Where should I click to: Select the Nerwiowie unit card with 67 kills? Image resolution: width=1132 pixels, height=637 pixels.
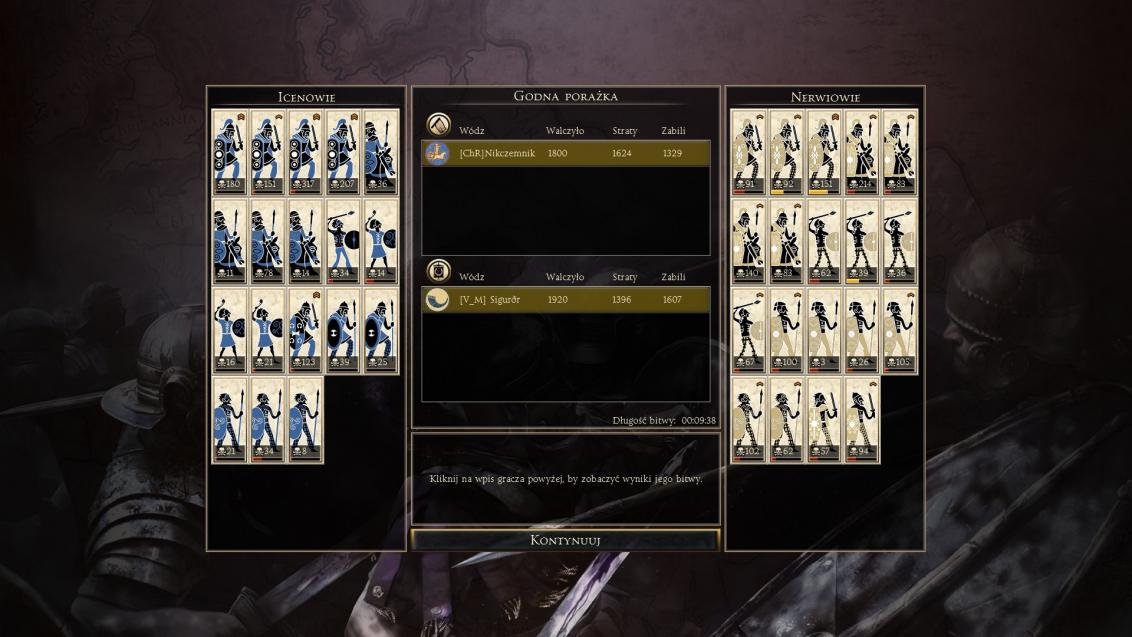748,331
